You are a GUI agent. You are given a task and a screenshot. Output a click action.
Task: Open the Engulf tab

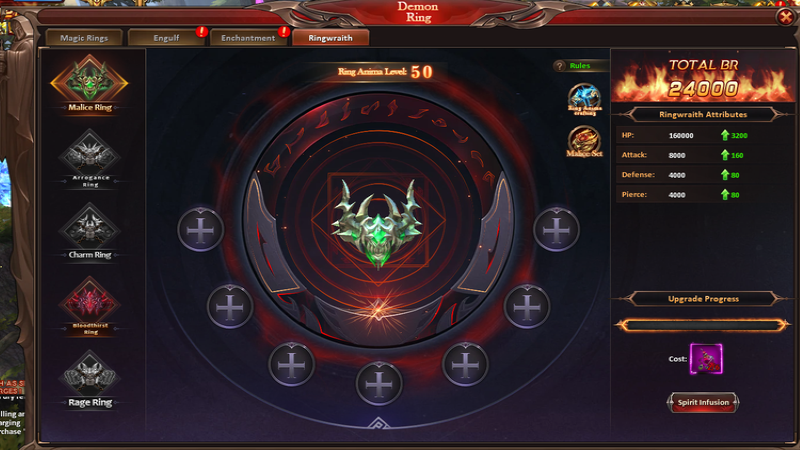[164, 37]
